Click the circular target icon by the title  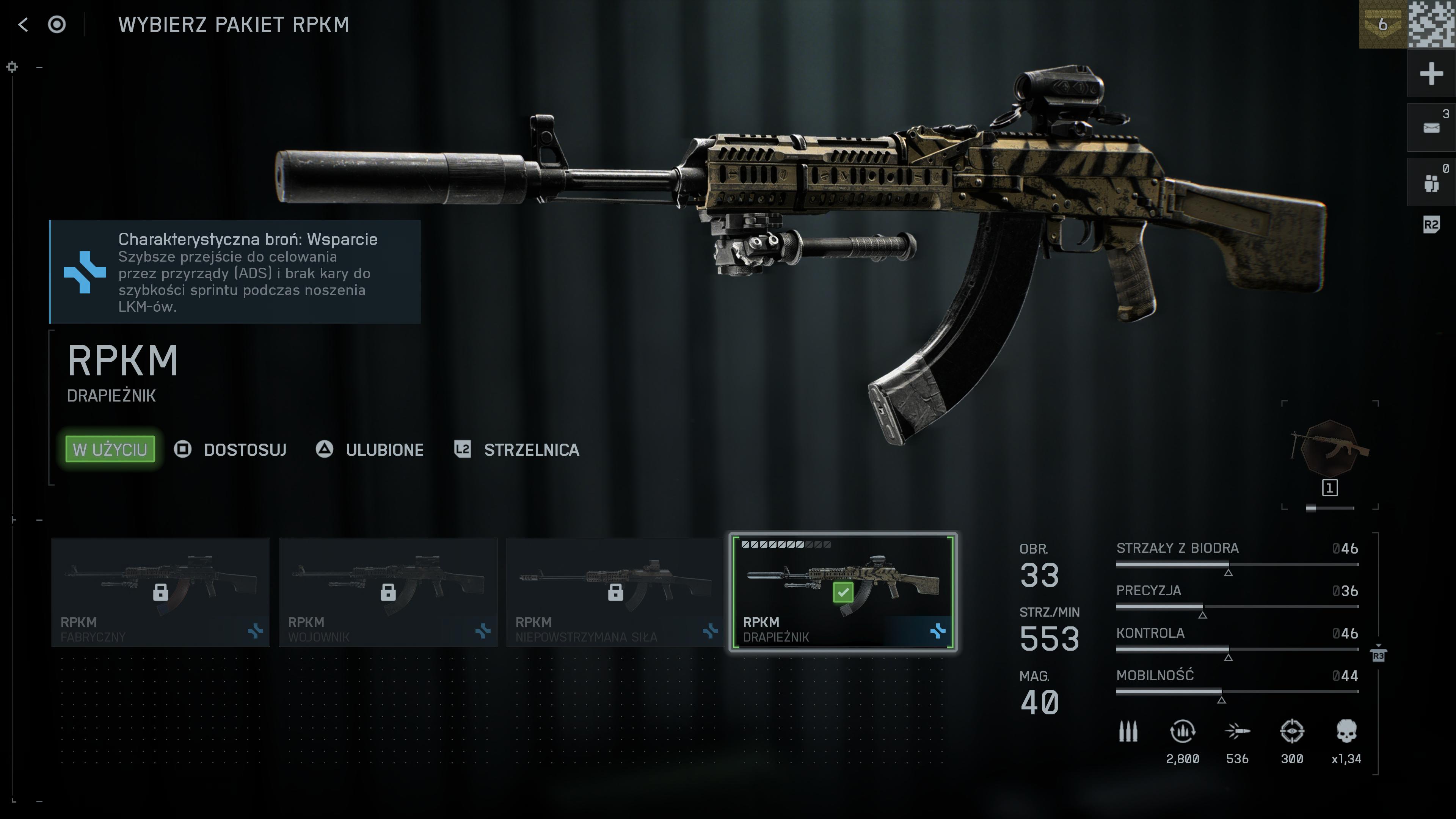(56, 24)
